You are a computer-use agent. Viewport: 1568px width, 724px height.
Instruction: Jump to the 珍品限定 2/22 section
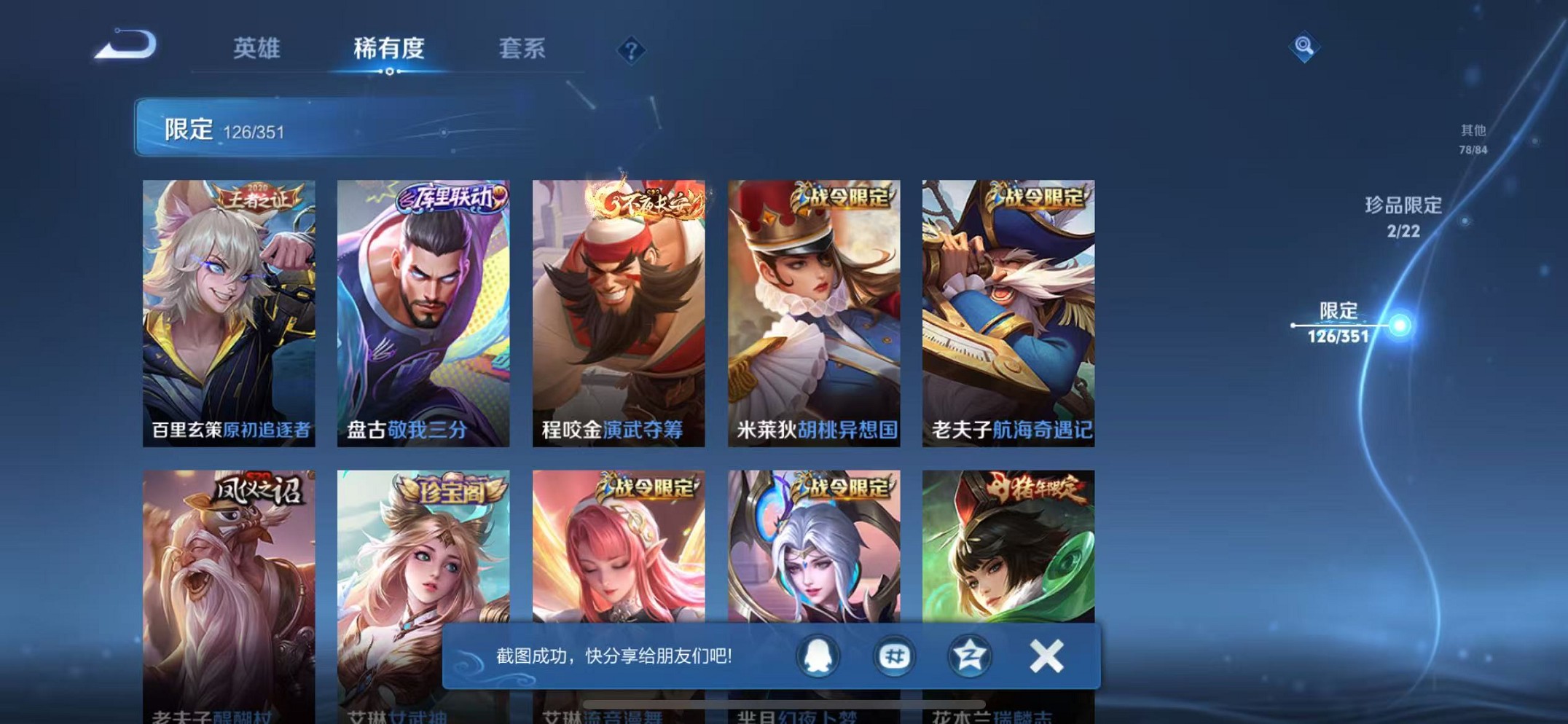1405,216
